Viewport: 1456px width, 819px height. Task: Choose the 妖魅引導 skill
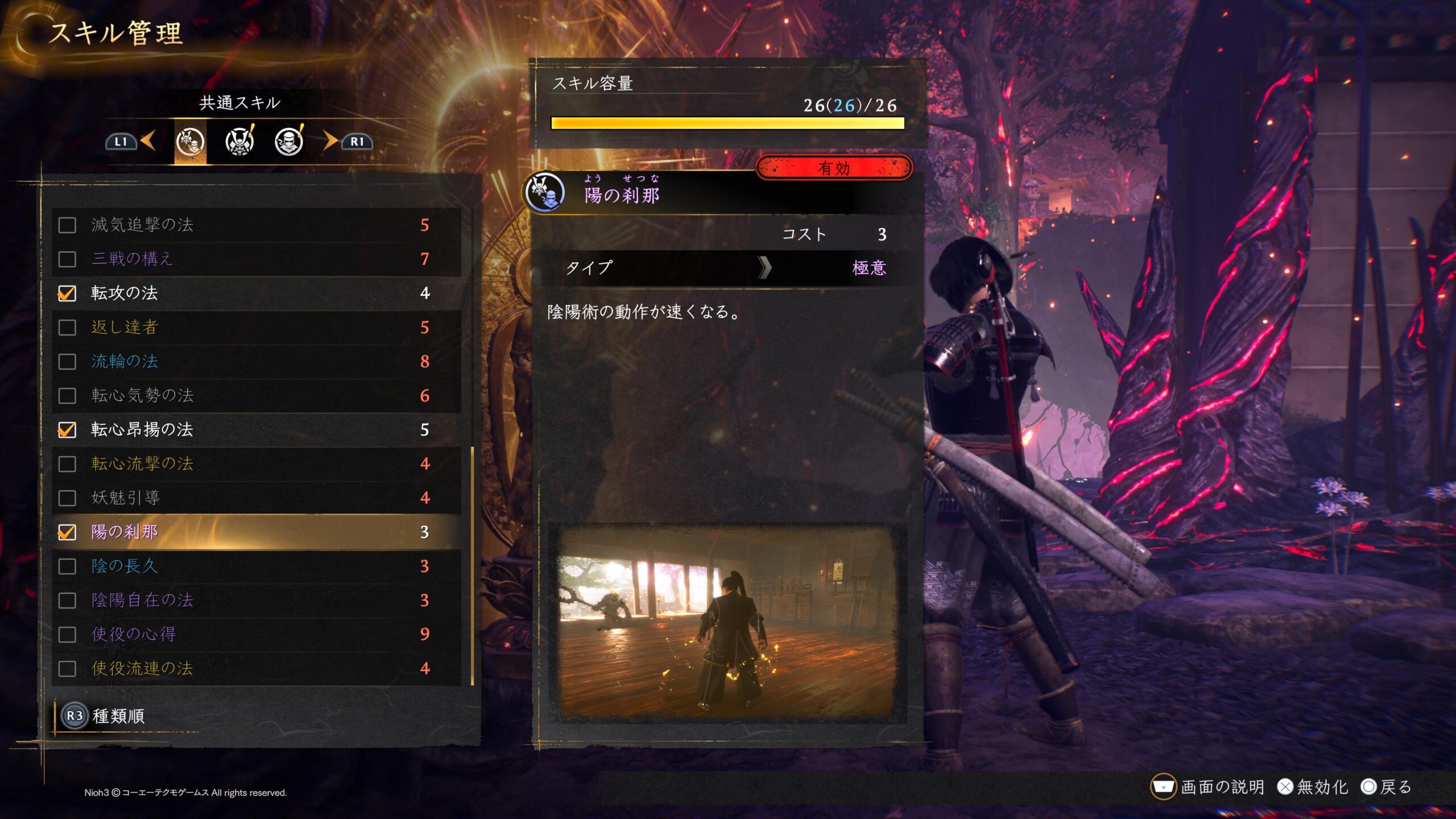point(256,498)
